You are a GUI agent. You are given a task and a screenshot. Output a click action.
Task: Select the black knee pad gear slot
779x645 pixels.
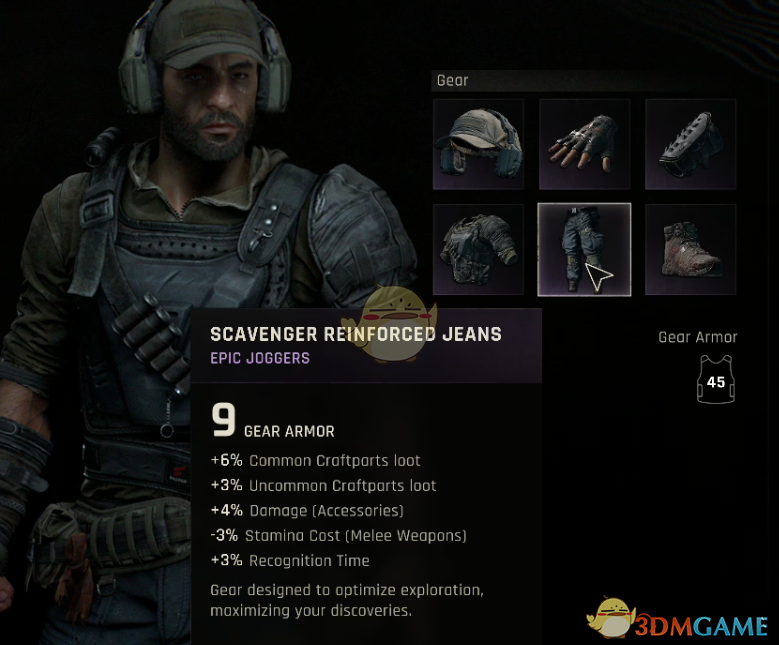[x=690, y=144]
